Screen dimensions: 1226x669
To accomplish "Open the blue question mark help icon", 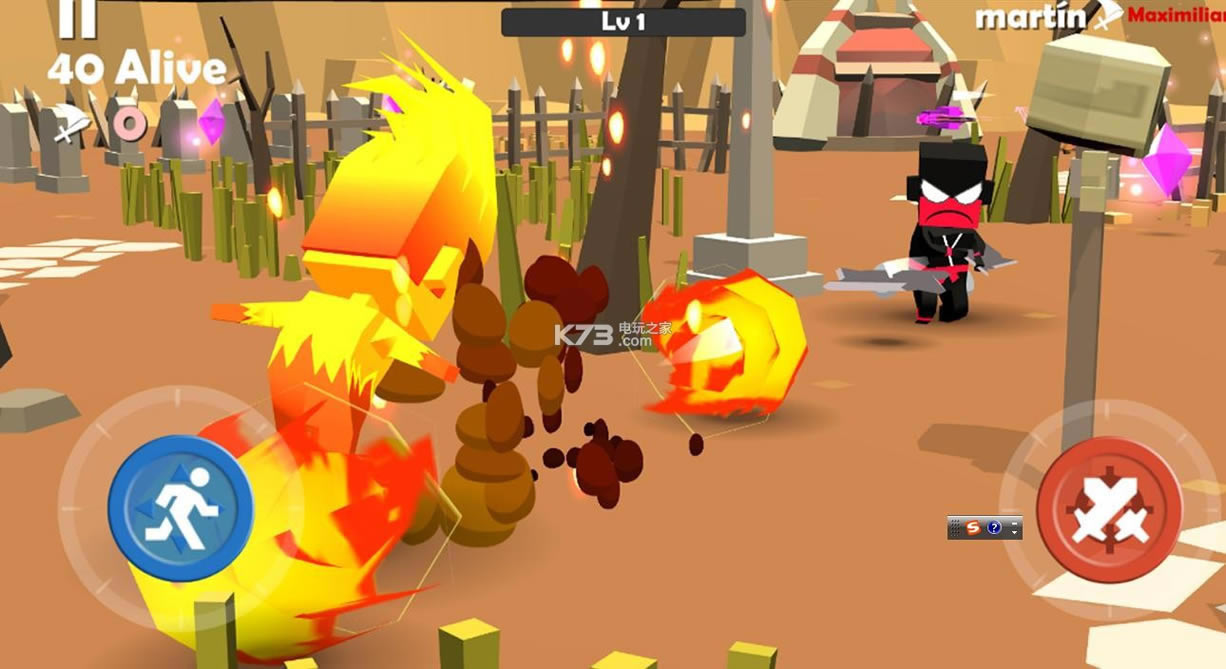I will (994, 528).
